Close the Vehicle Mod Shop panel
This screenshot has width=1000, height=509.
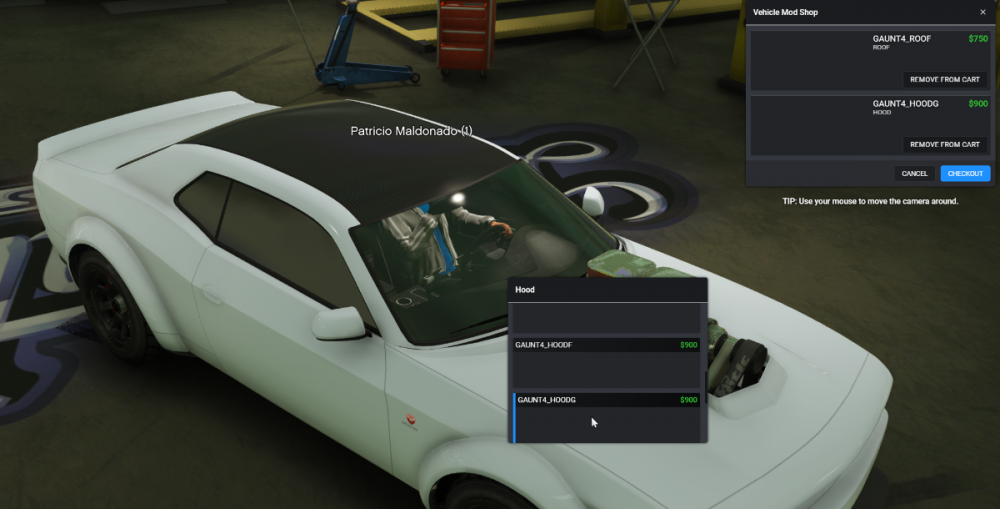pos(982,12)
